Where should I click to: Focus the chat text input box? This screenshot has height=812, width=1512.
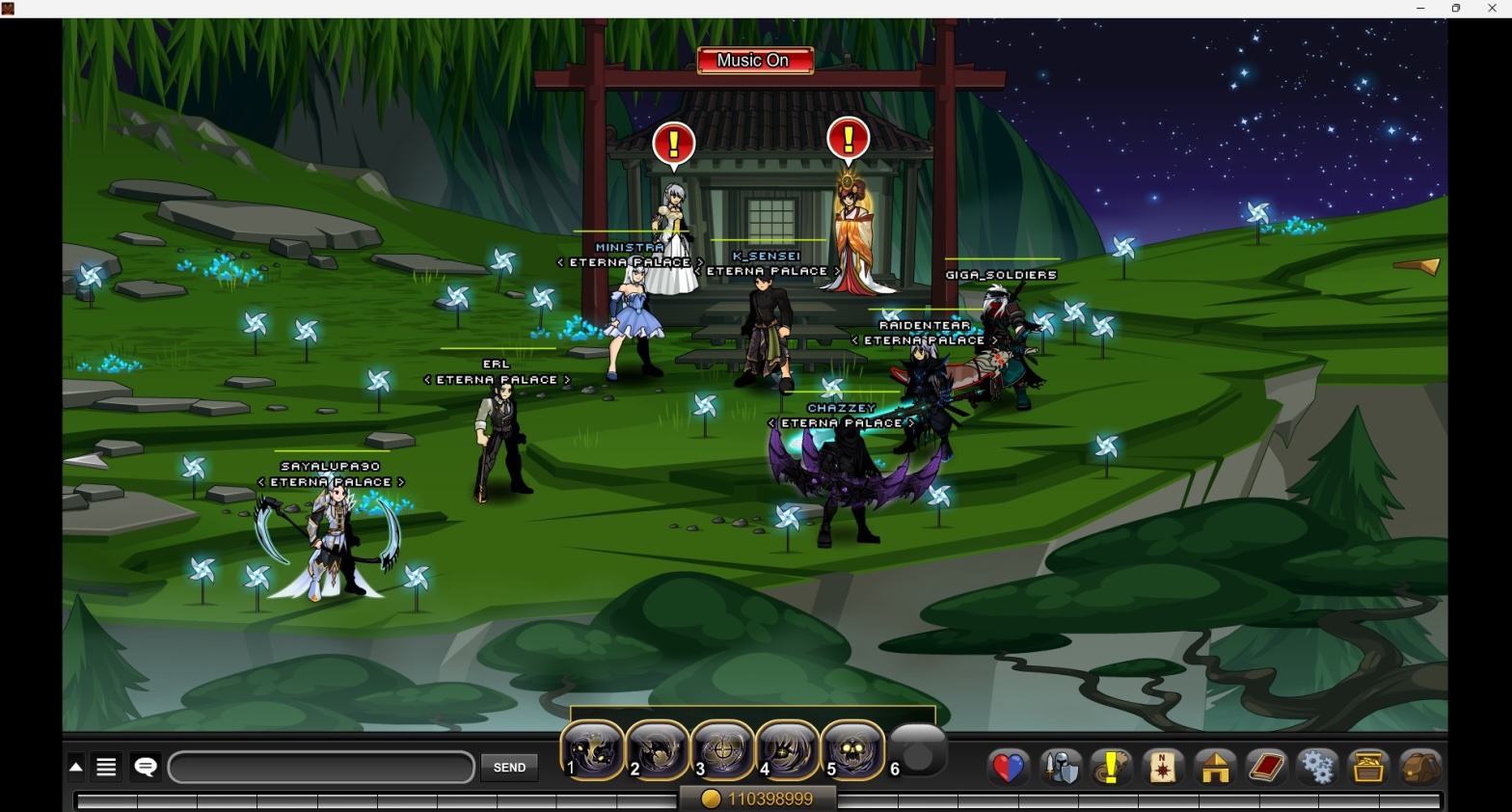(321, 768)
